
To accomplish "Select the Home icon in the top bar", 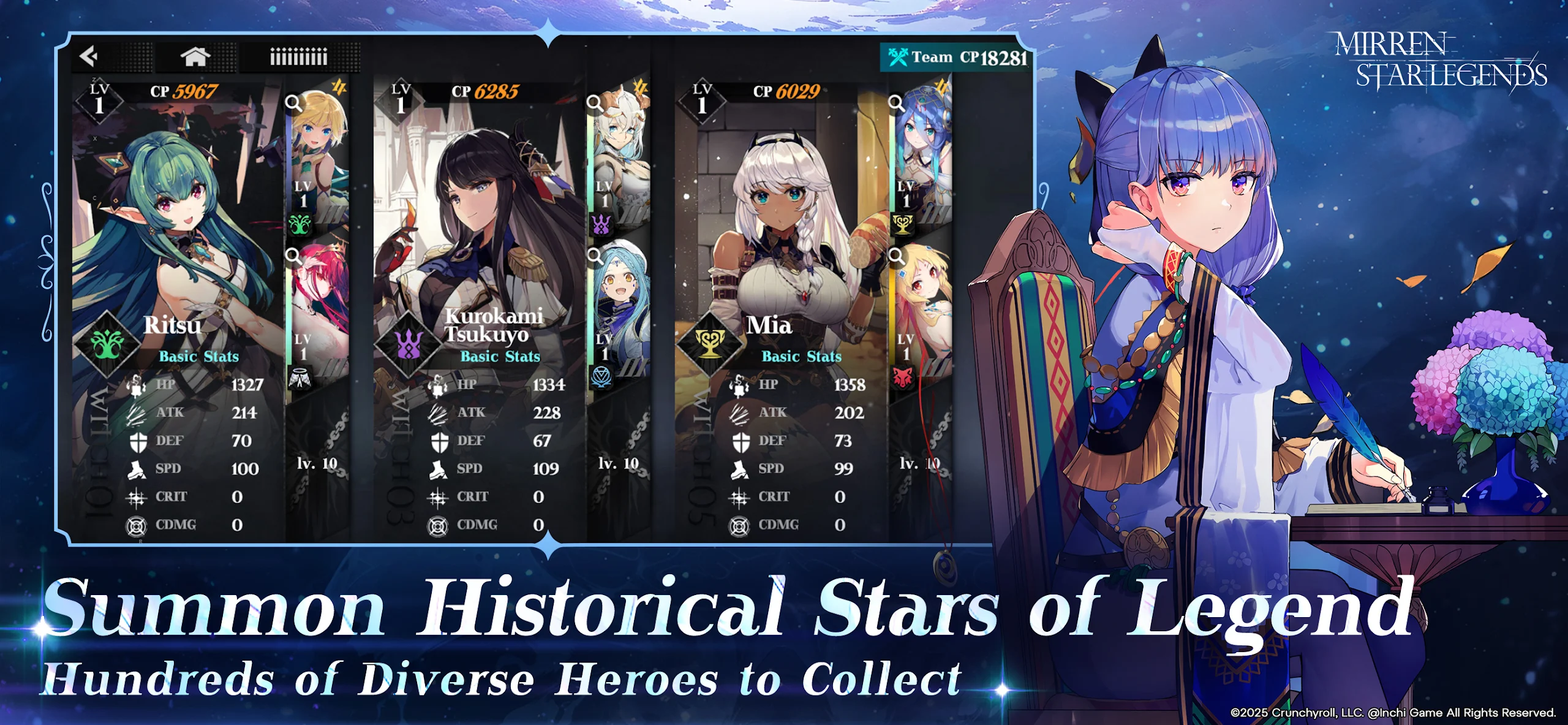I will click(x=196, y=55).
